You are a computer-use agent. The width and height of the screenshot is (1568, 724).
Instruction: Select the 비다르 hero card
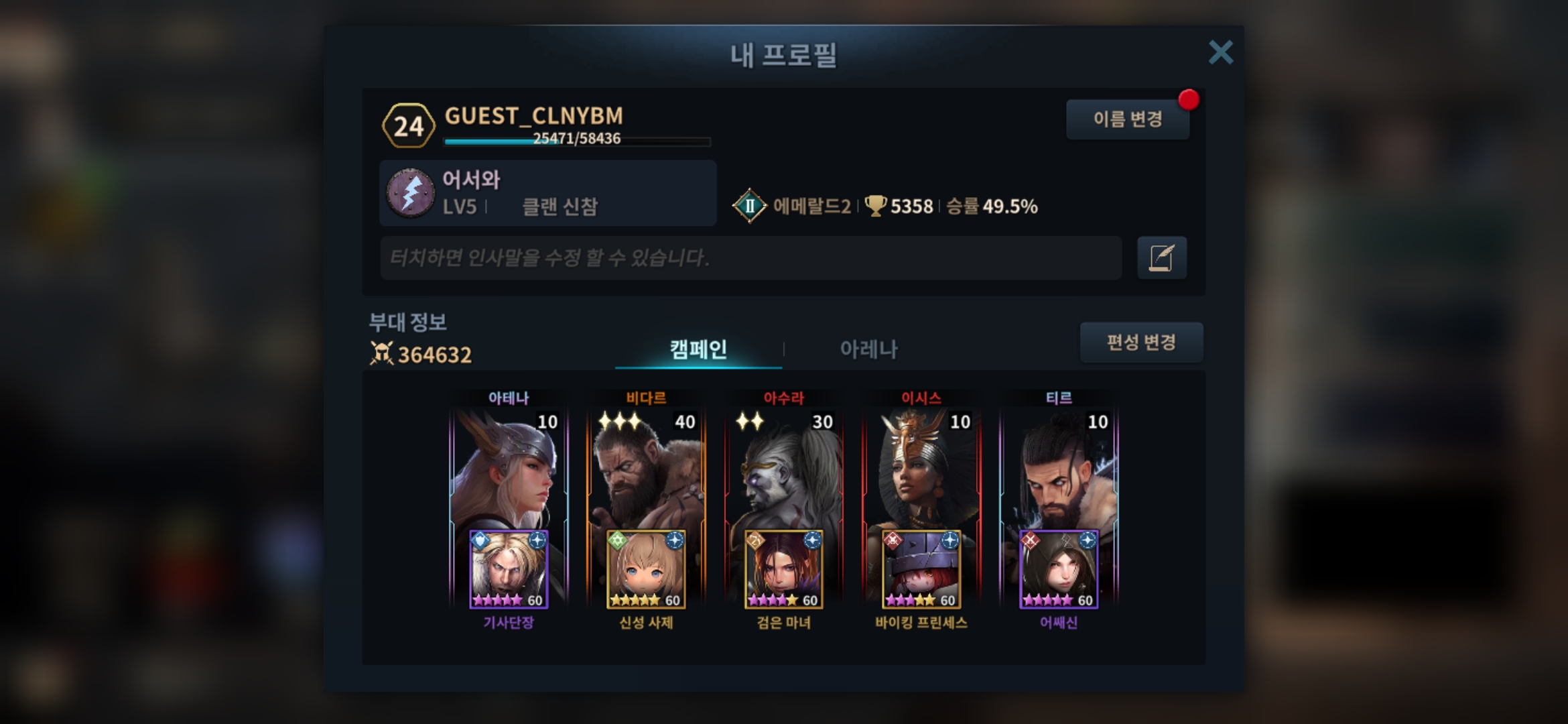point(646,469)
